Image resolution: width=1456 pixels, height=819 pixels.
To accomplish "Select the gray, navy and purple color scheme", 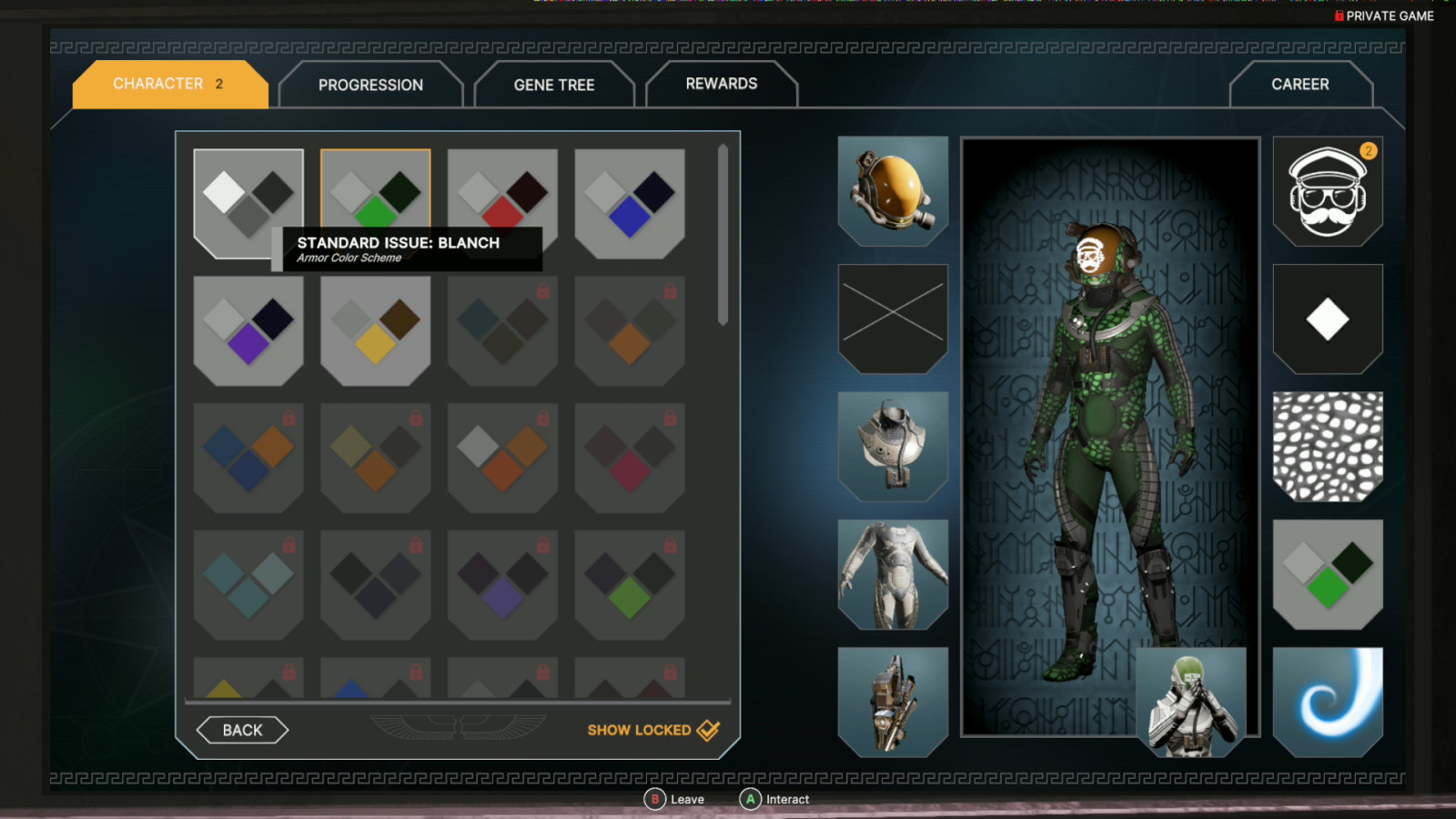I will point(248,331).
